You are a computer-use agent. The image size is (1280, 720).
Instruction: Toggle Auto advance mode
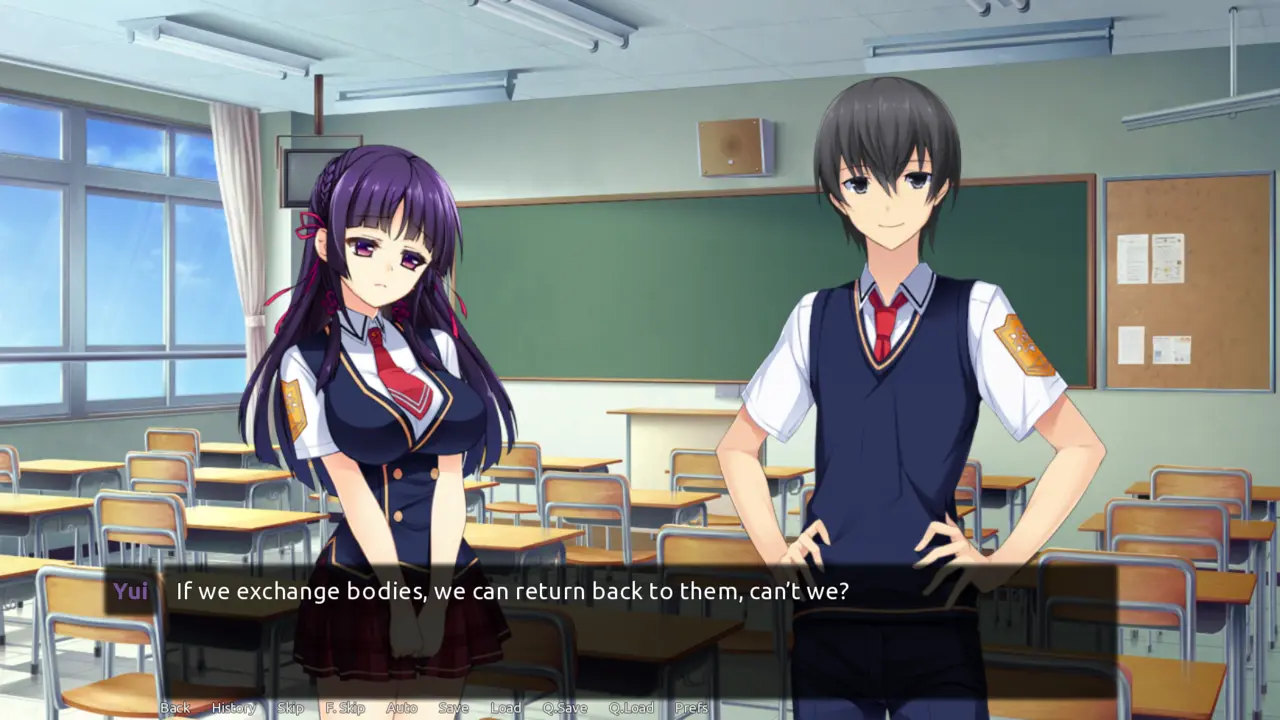click(402, 708)
